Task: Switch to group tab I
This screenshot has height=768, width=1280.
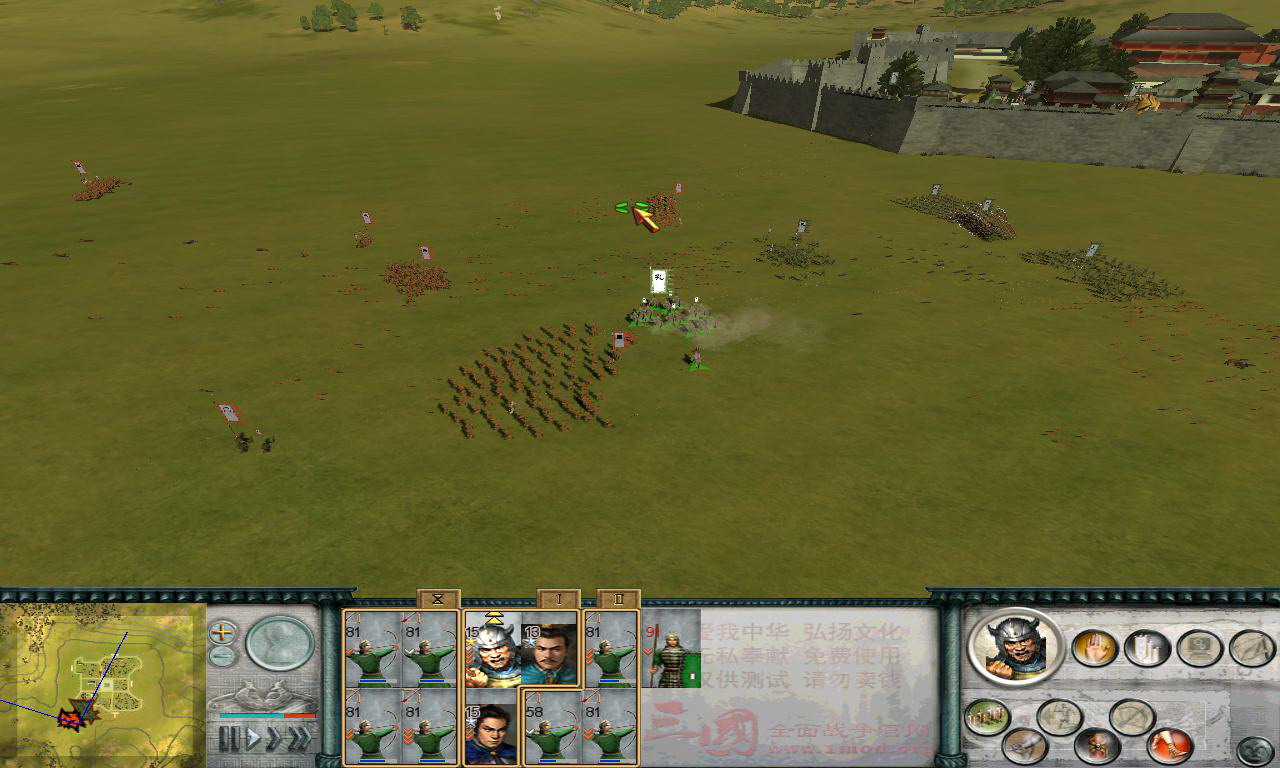Action: 559,599
